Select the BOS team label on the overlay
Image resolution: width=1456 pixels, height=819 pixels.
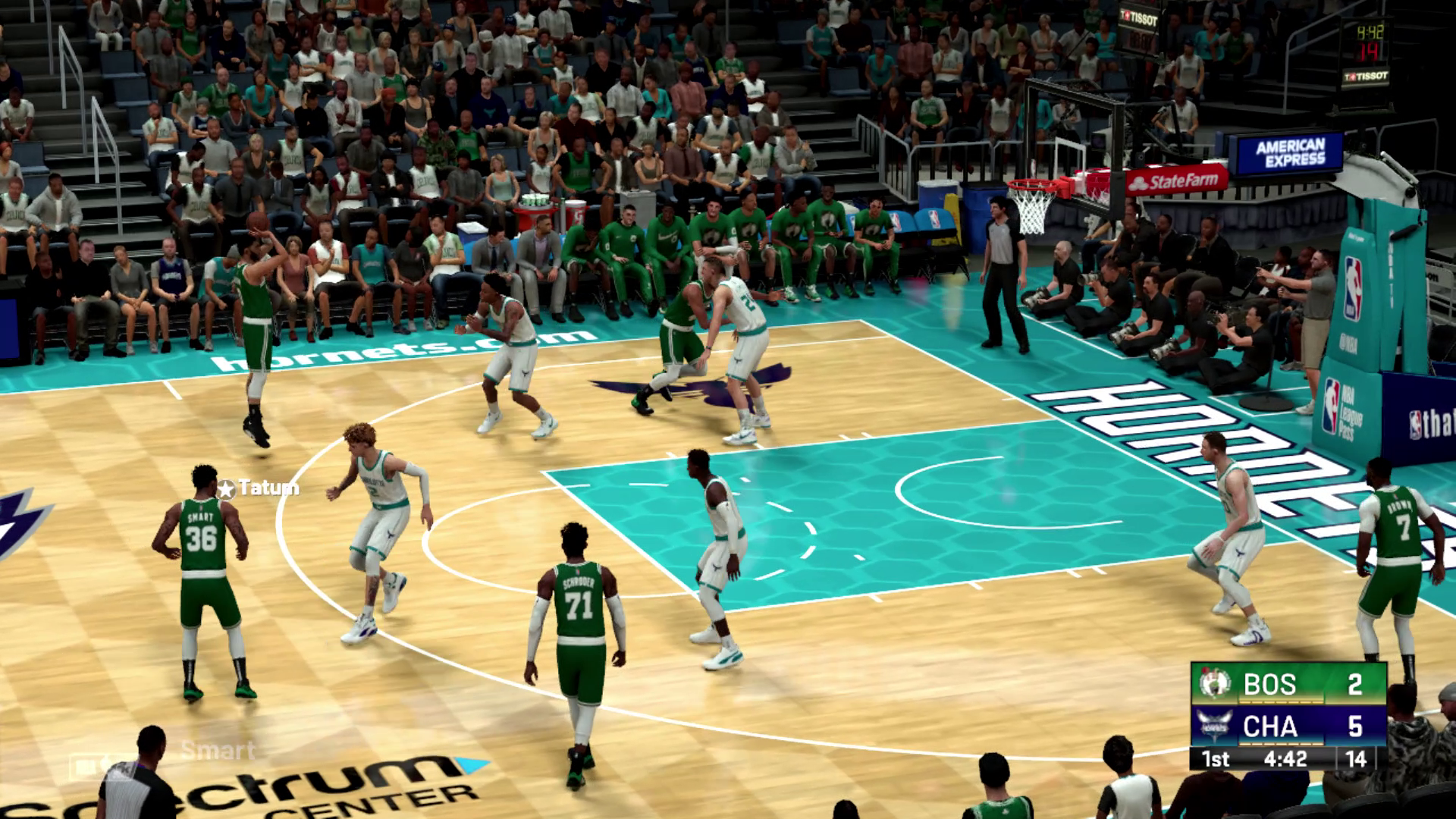[1269, 682]
